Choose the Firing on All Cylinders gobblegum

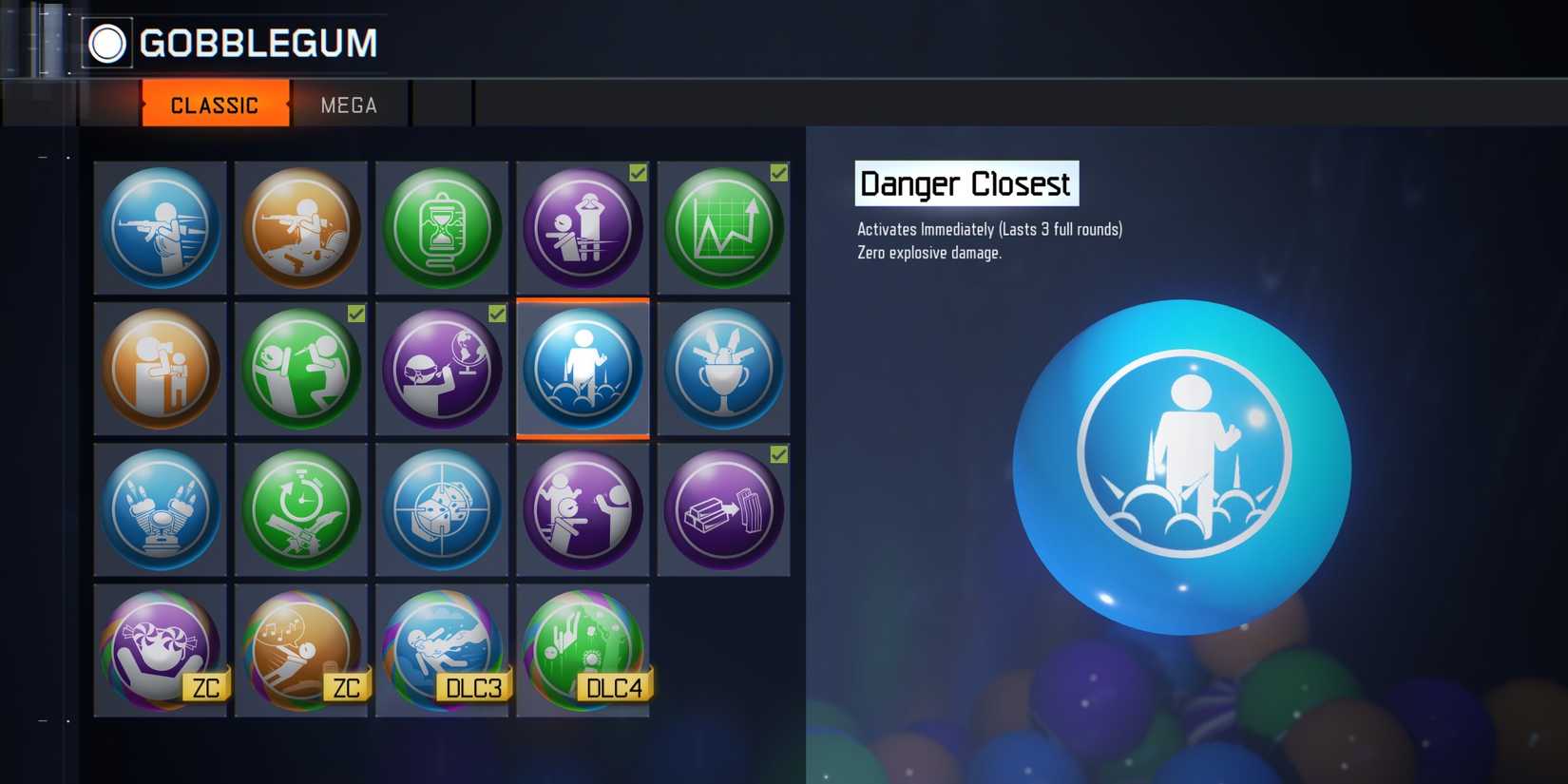pos(160,510)
